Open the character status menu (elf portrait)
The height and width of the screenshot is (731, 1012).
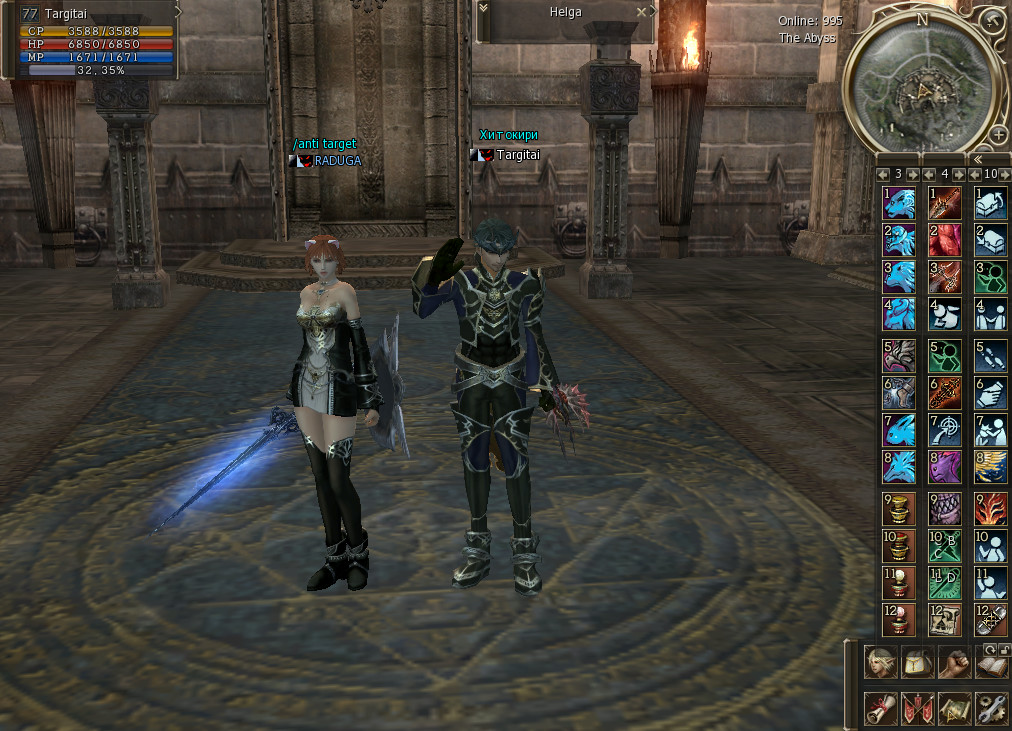(x=879, y=661)
